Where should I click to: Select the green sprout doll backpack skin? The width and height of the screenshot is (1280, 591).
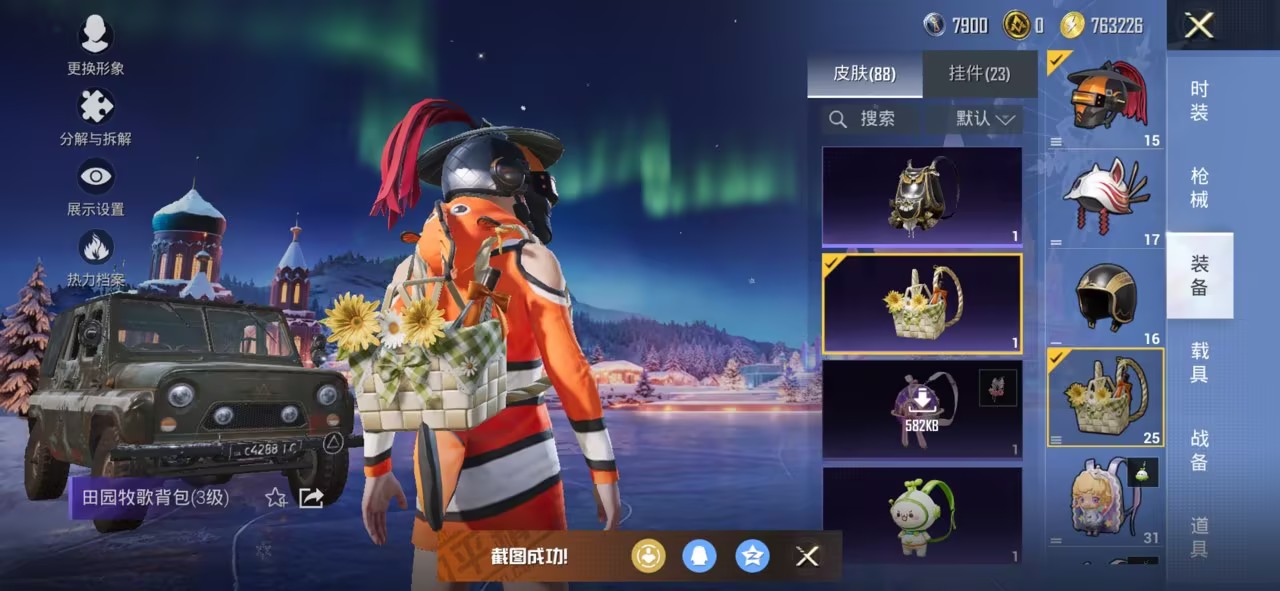click(922, 515)
